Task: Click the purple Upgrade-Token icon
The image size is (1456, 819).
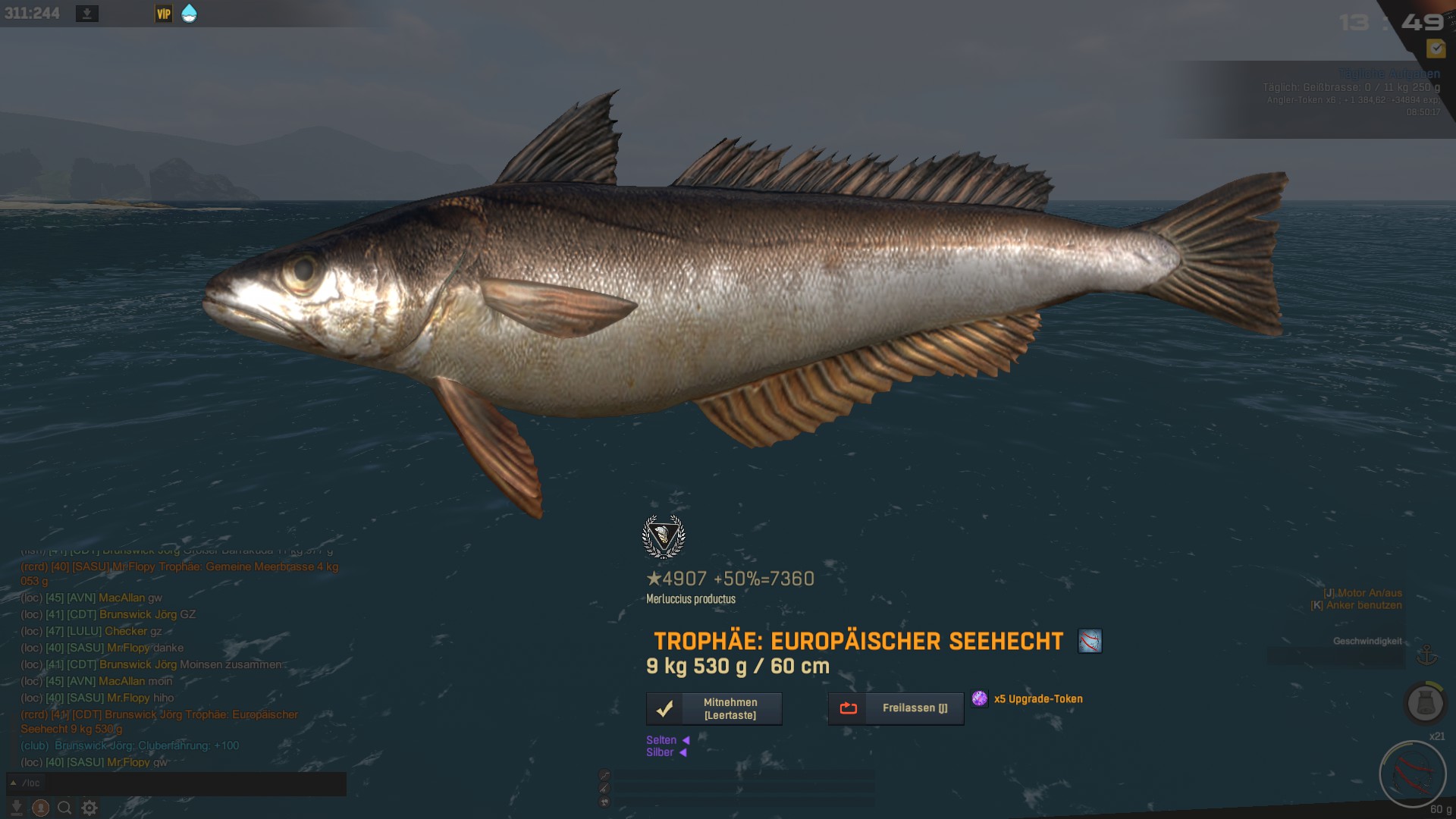Action: (980, 698)
